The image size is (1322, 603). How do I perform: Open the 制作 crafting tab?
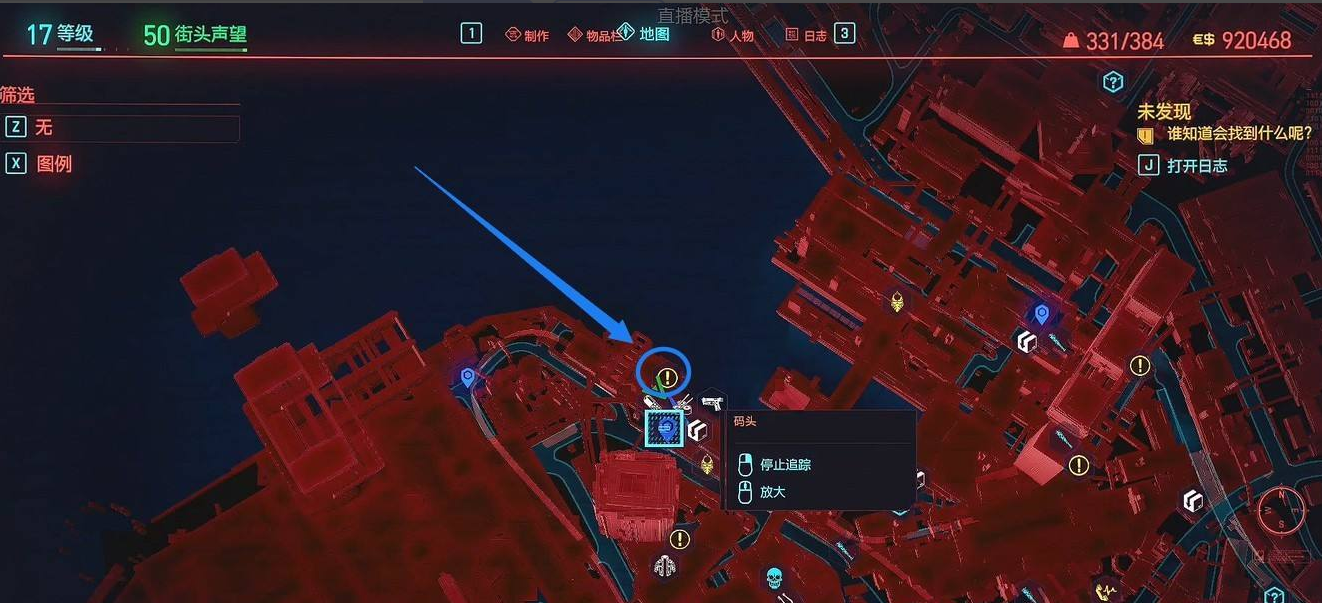tap(527, 35)
